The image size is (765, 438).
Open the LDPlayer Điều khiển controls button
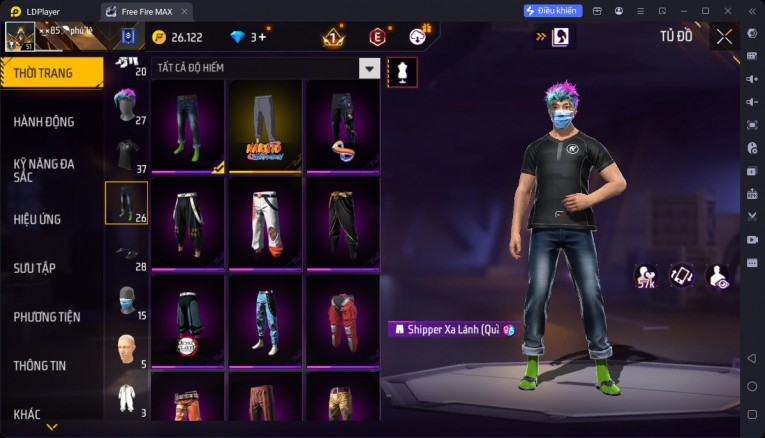click(x=553, y=10)
